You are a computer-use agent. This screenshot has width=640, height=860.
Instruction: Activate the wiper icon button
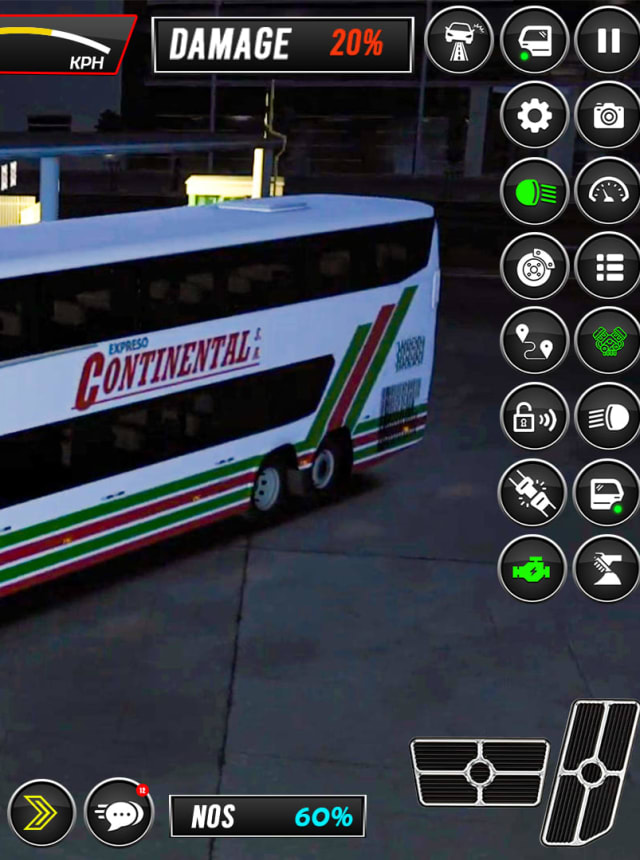608,568
